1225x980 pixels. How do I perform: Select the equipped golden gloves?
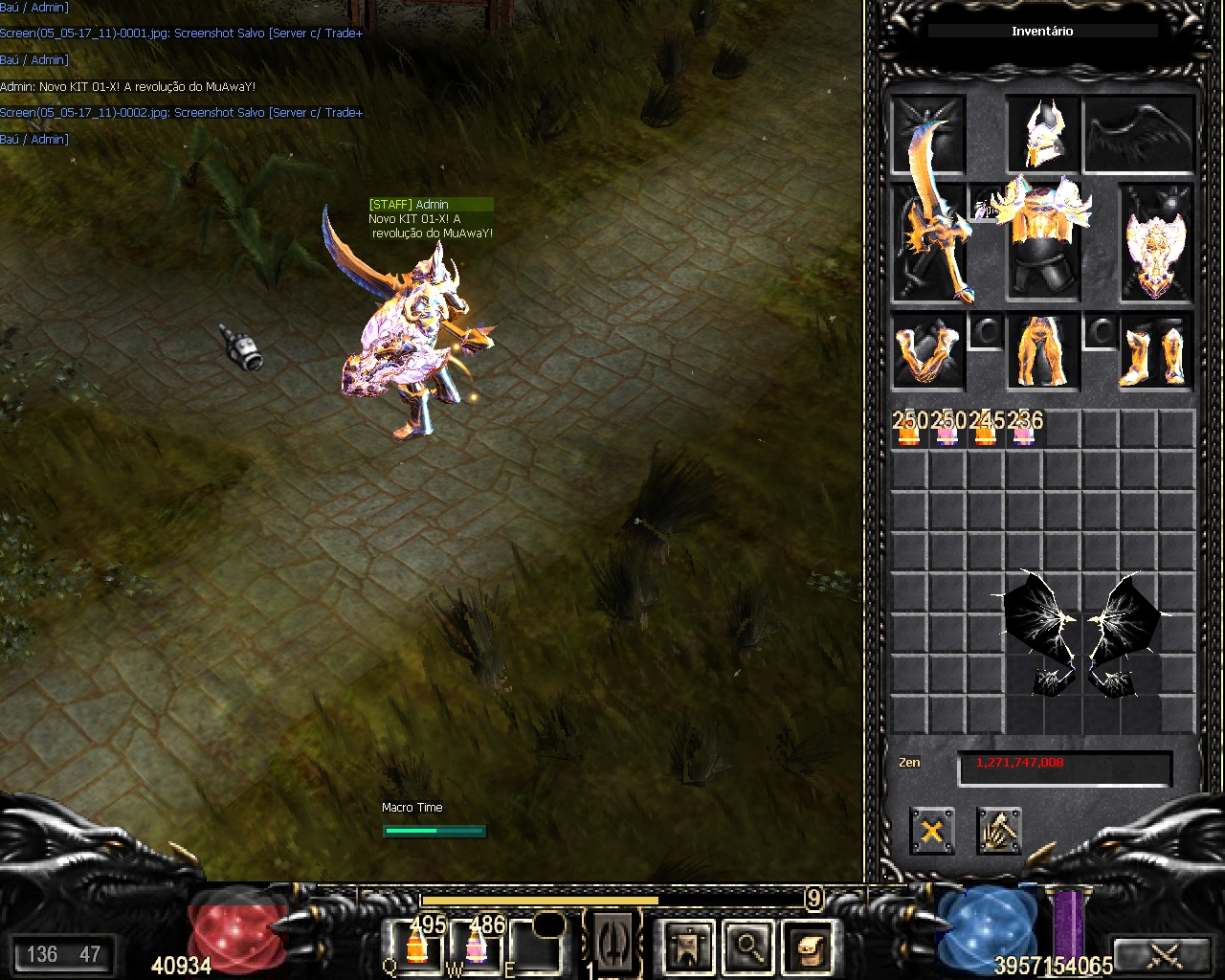point(926,352)
